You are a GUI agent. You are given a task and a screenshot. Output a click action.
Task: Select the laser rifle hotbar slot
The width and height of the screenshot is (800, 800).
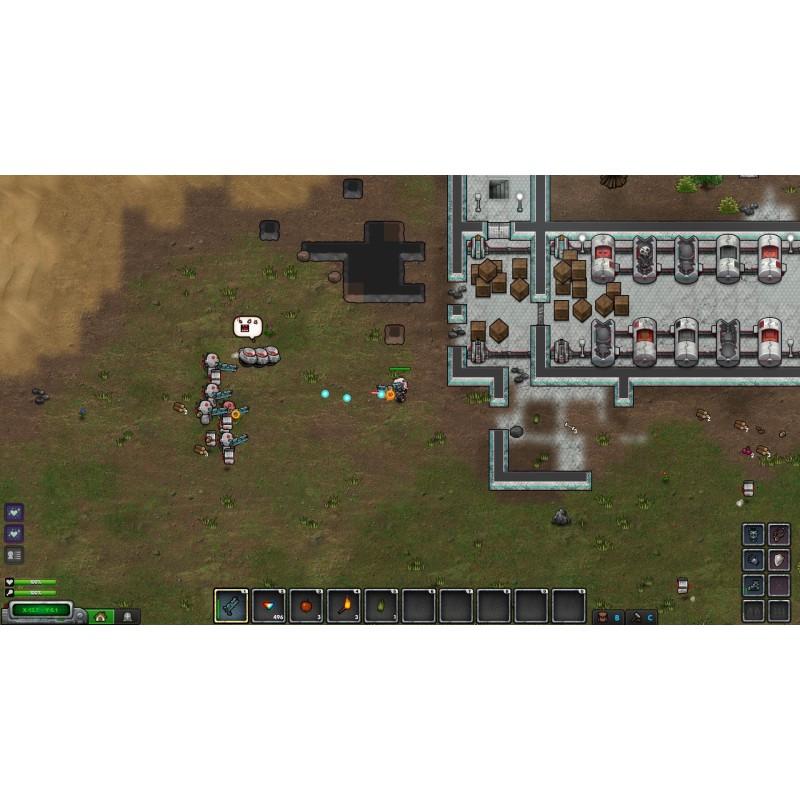tap(231, 606)
